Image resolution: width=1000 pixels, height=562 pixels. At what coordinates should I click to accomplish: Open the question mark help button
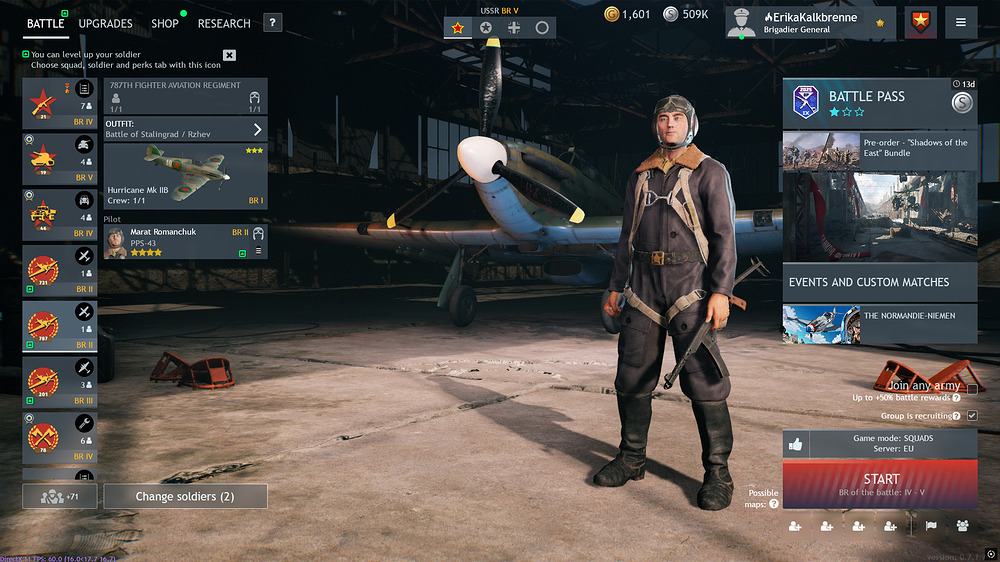coord(272,23)
